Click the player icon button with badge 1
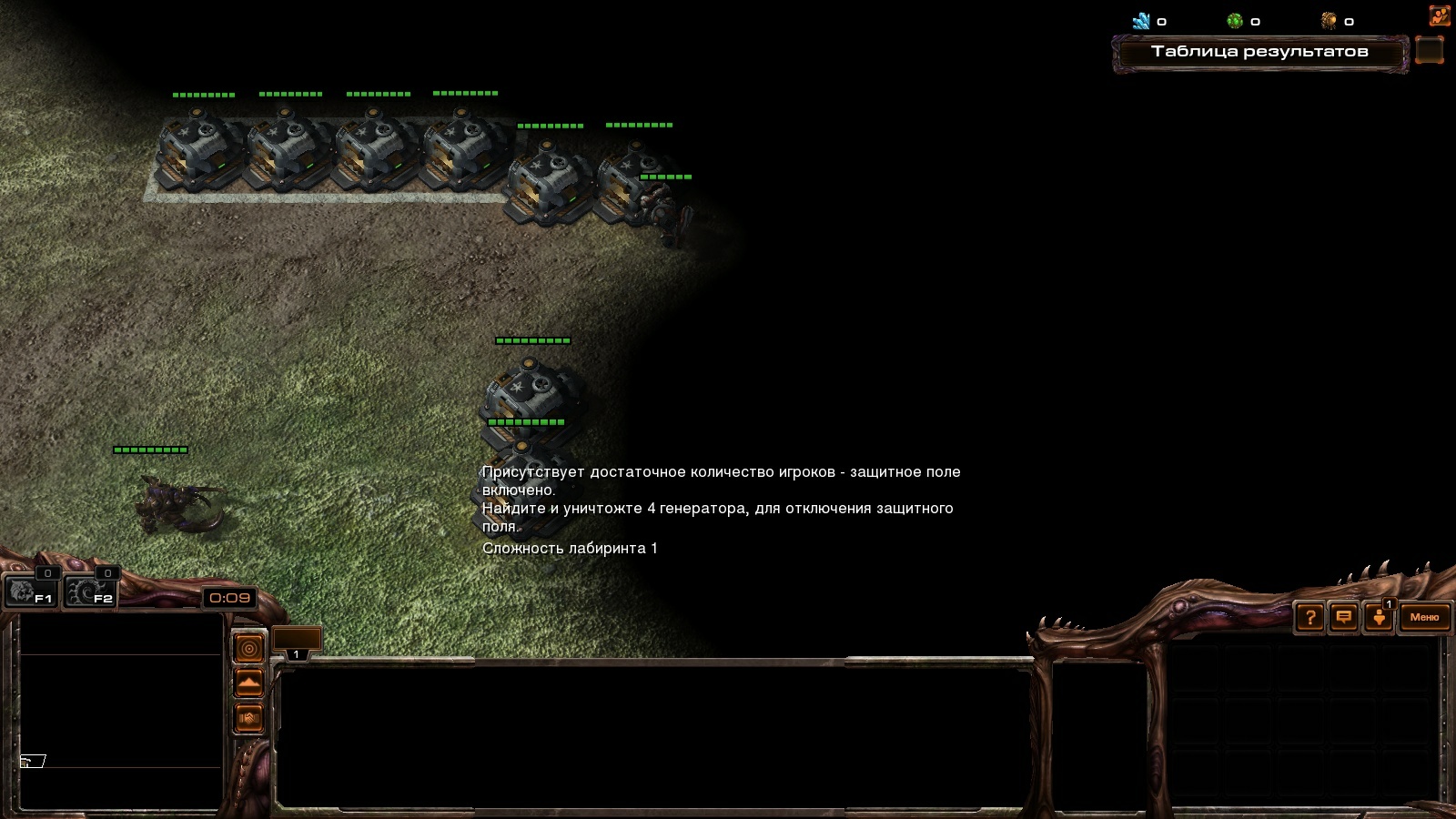 tap(1379, 618)
